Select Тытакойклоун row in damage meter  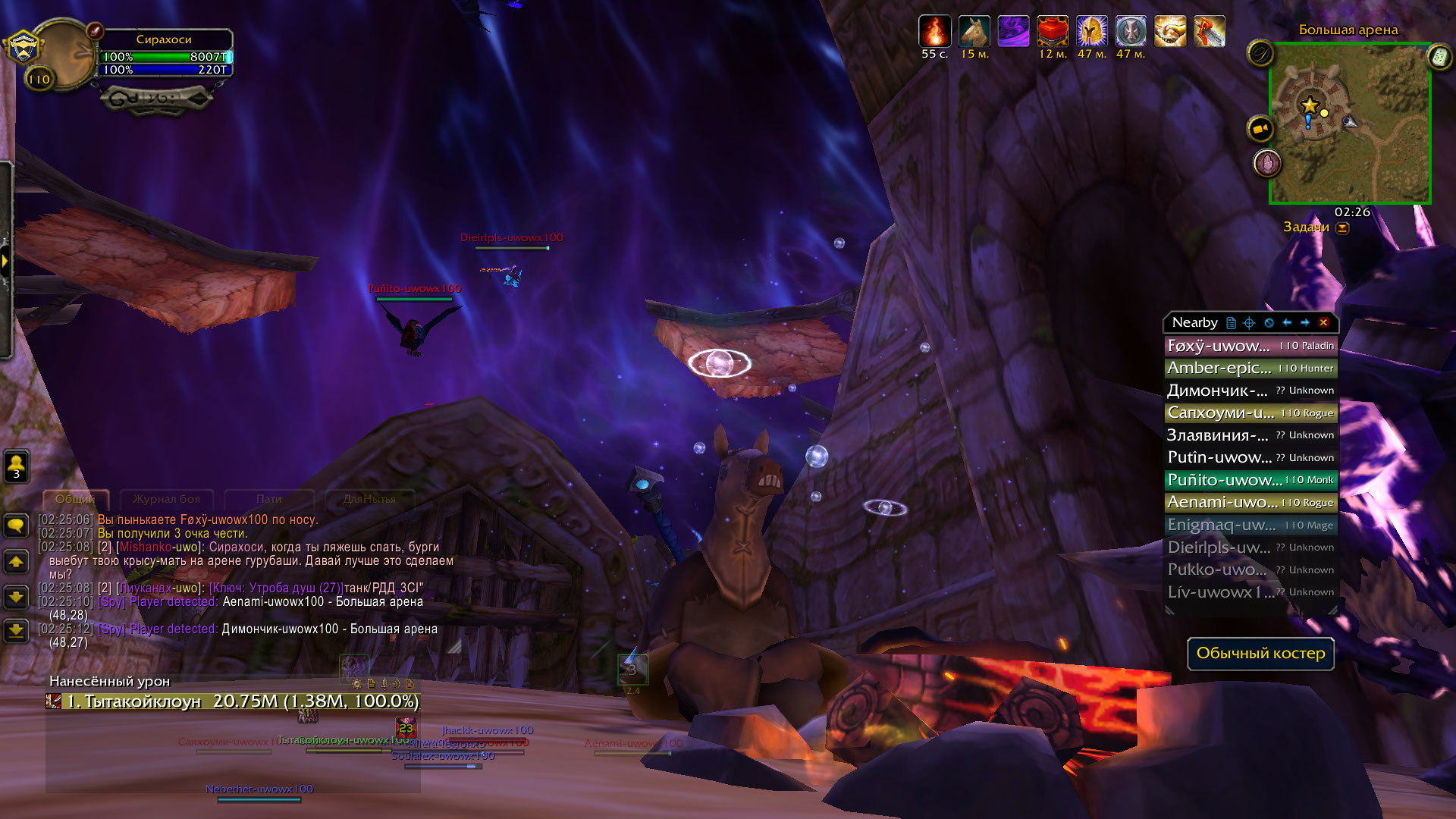point(232,701)
